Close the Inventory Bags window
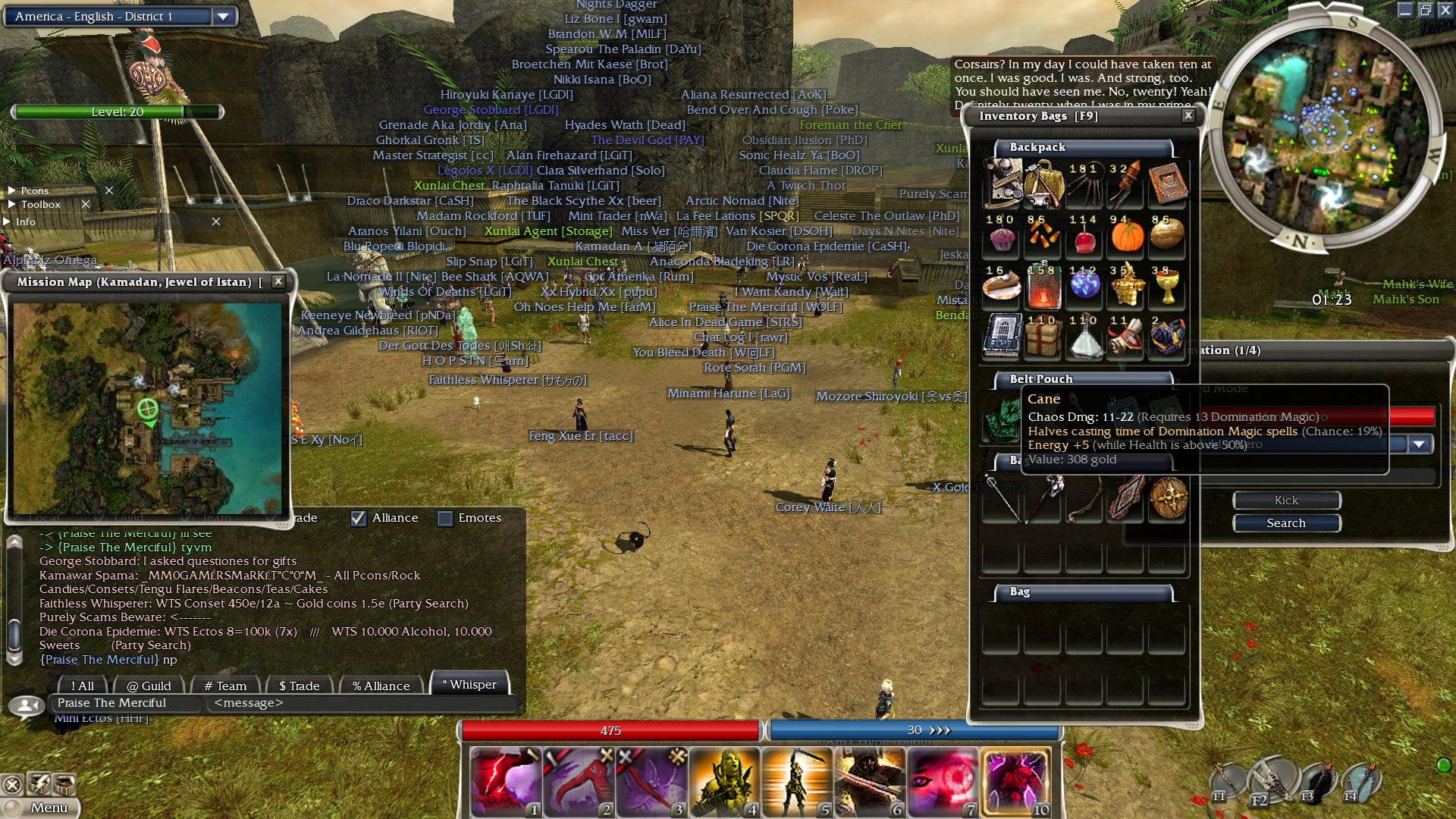 pyautogui.click(x=1188, y=115)
